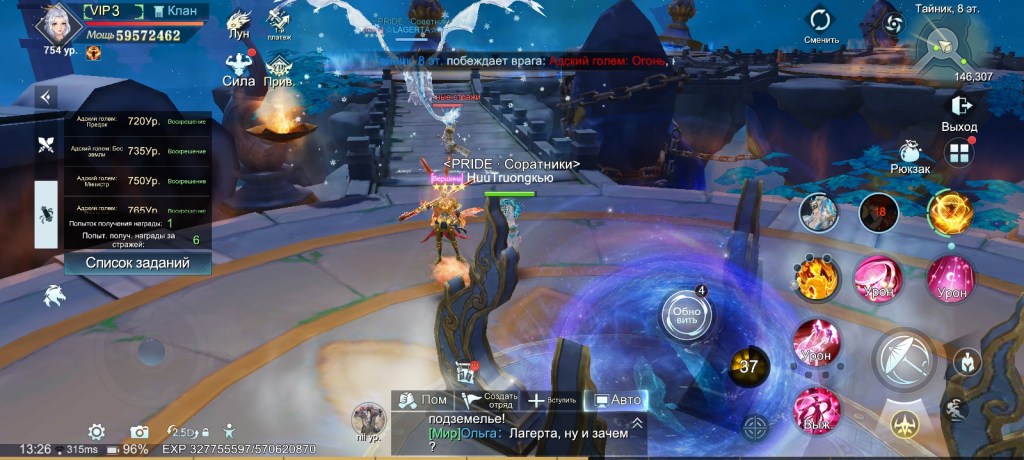Create a party with Создать отряд
Image resolution: width=1024 pixels, height=460 pixels.
pos(489,400)
